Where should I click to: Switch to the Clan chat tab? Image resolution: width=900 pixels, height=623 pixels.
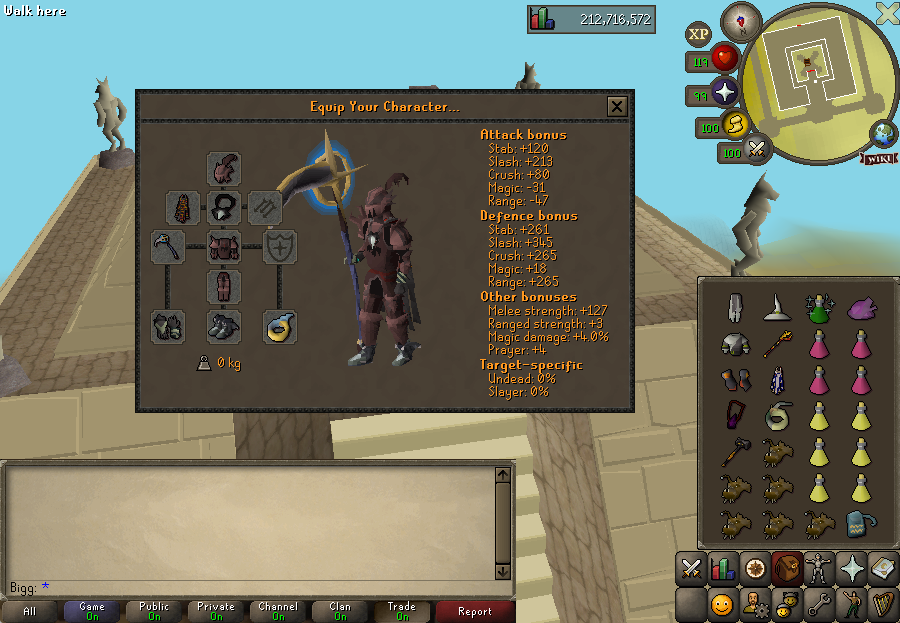coord(340,611)
